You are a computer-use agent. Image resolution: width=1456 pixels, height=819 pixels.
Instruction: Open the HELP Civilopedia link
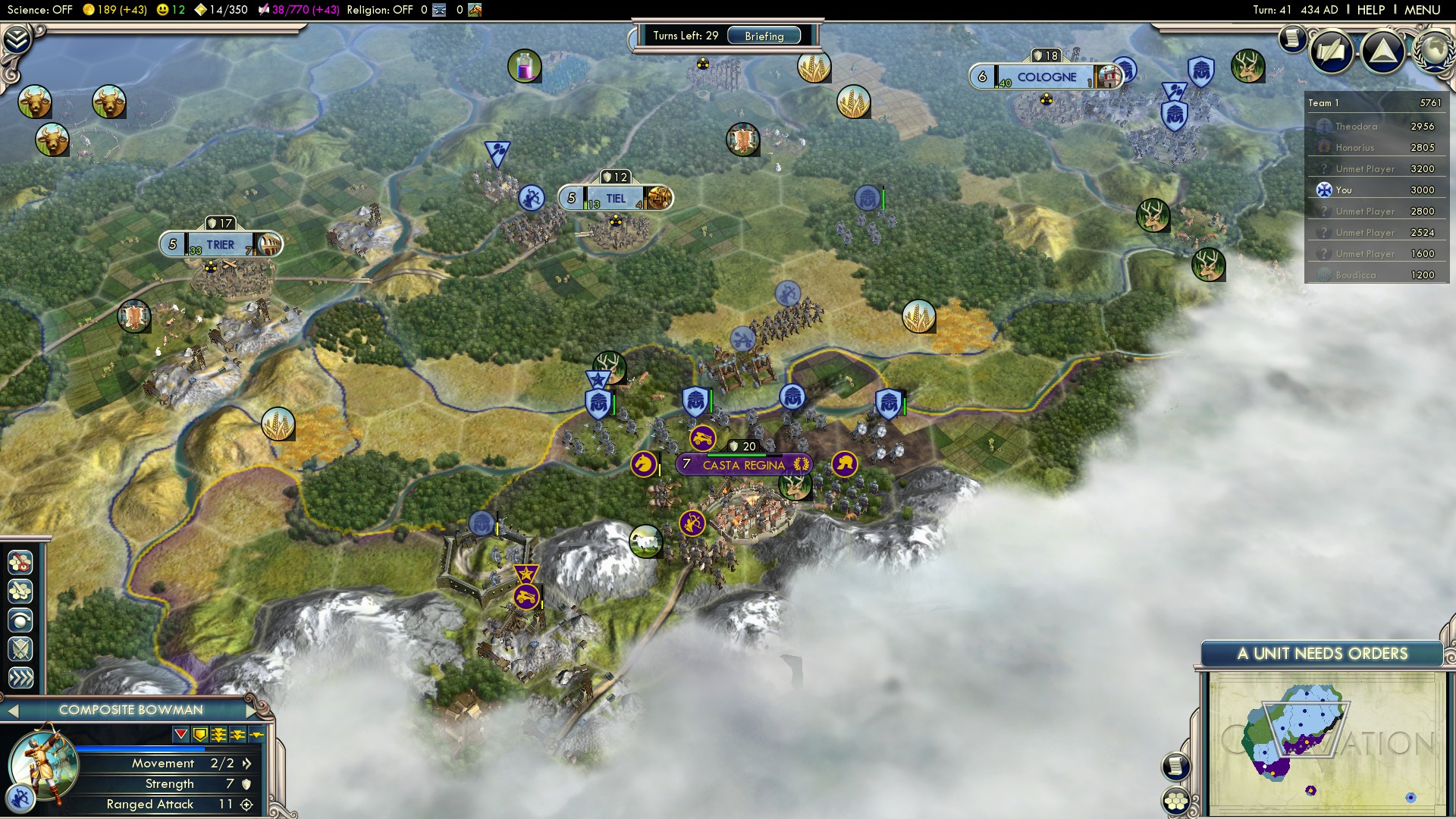click(x=1370, y=10)
